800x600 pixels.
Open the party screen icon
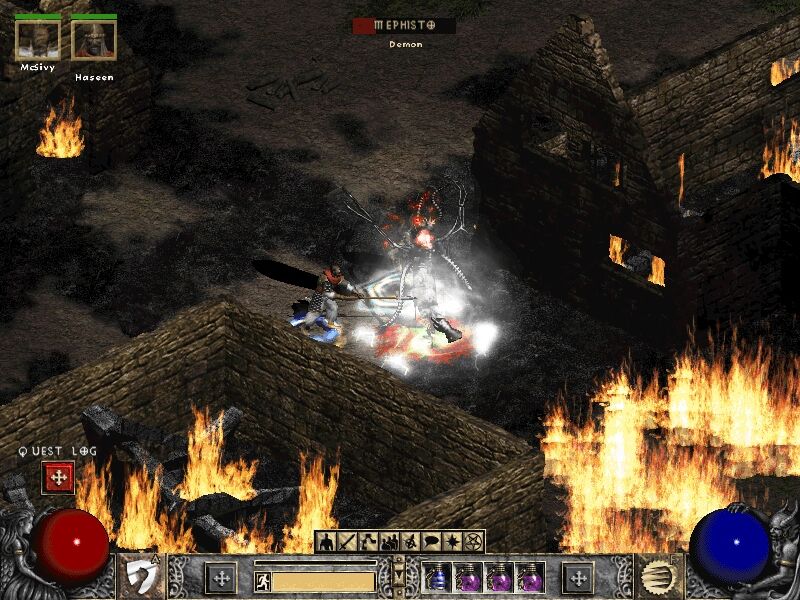click(389, 542)
